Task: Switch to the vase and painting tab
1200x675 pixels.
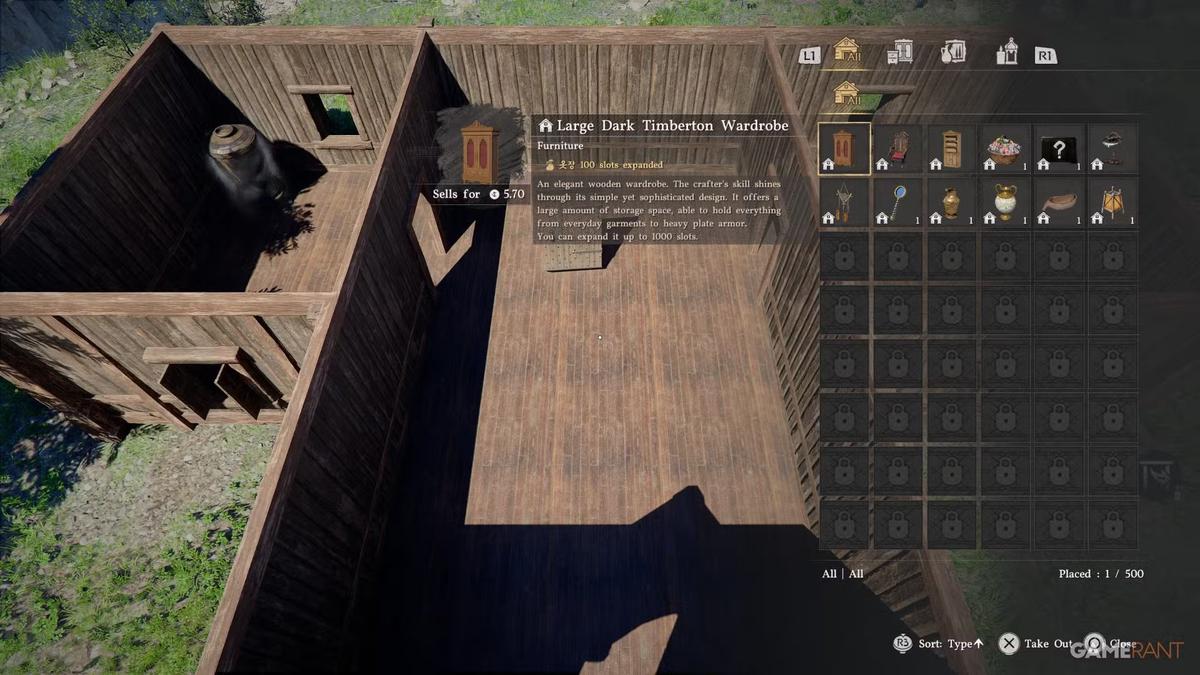Action: (952, 52)
